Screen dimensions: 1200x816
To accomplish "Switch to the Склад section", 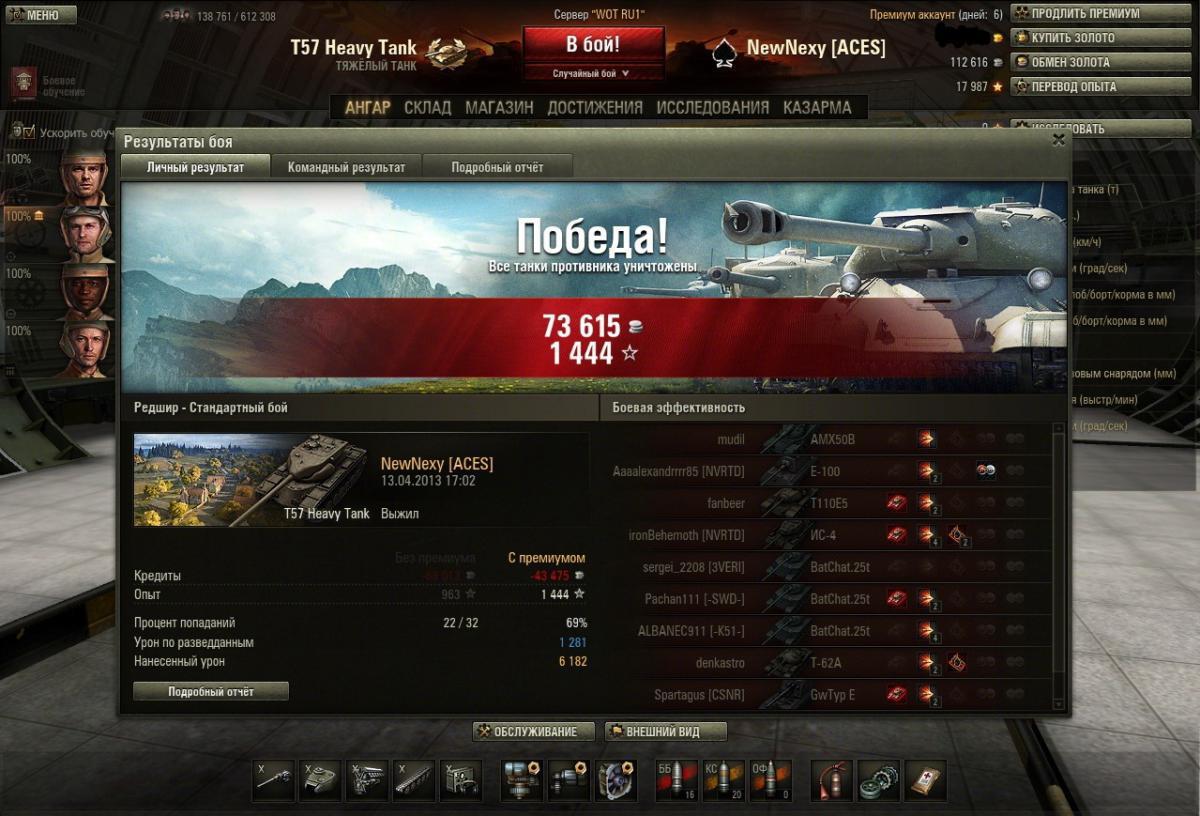I will (x=428, y=107).
